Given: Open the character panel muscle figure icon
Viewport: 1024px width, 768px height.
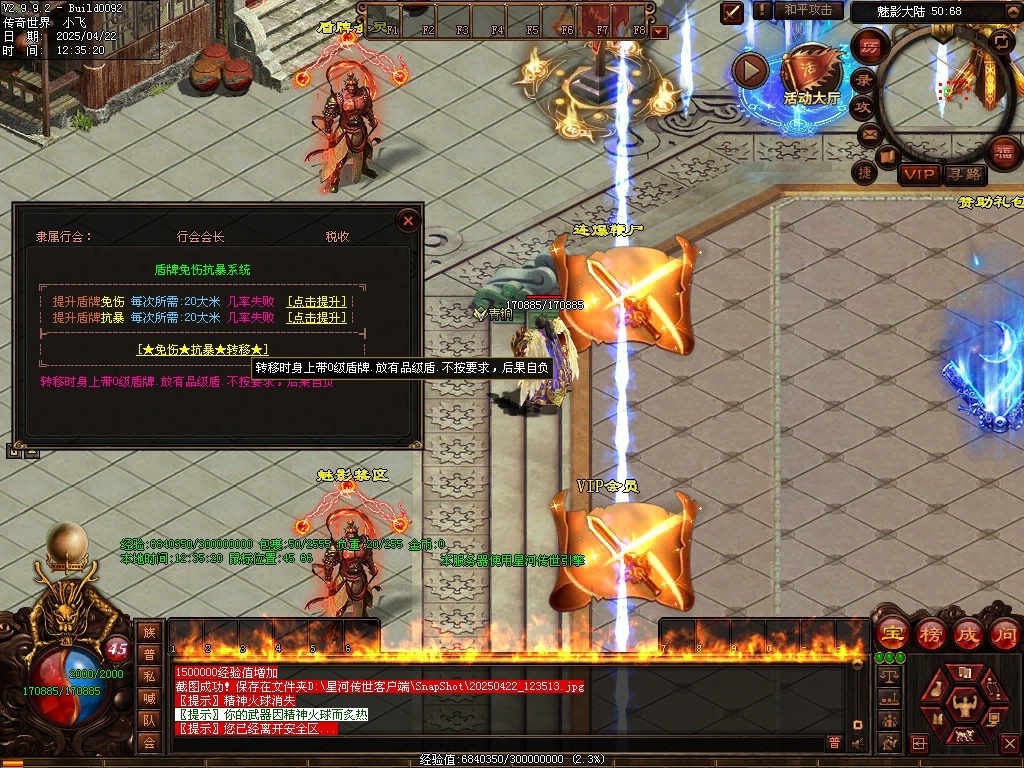Looking at the screenshot, I should tap(966, 705).
